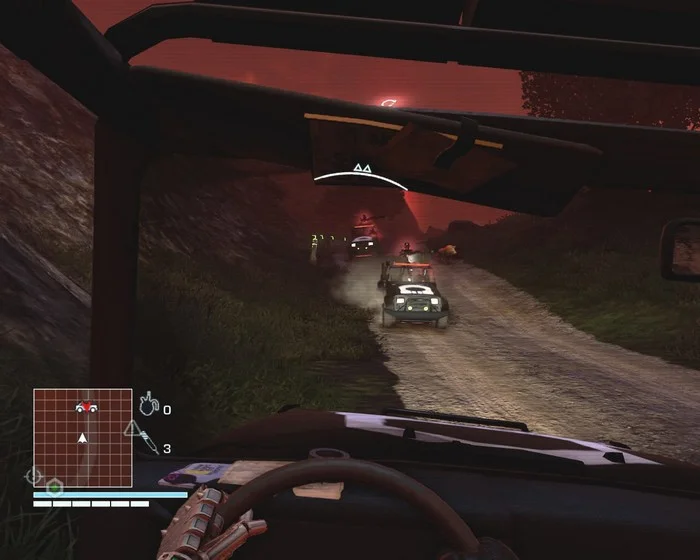Select the red vehicle marker on minimap
Image resolution: width=700 pixels, height=560 pixels.
(84, 406)
